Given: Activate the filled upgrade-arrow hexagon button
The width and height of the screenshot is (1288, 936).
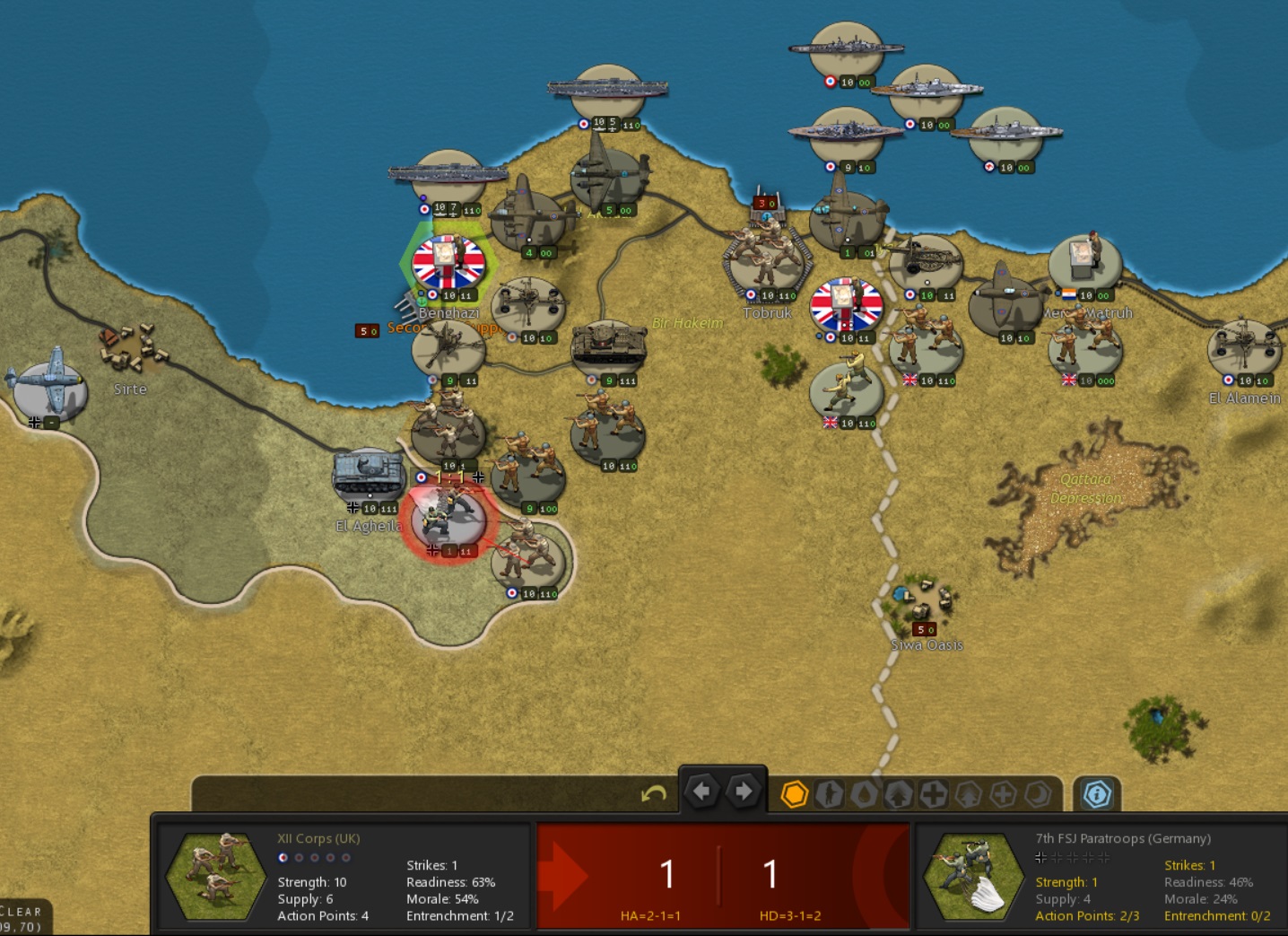Looking at the screenshot, I should tap(899, 794).
